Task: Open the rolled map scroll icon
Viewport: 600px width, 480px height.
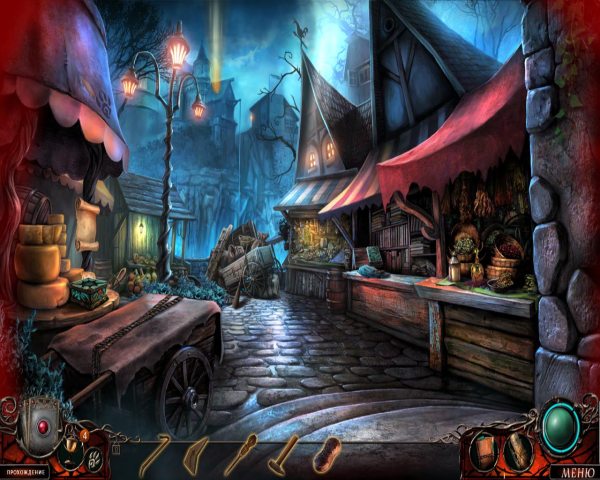Action: (517, 451)
